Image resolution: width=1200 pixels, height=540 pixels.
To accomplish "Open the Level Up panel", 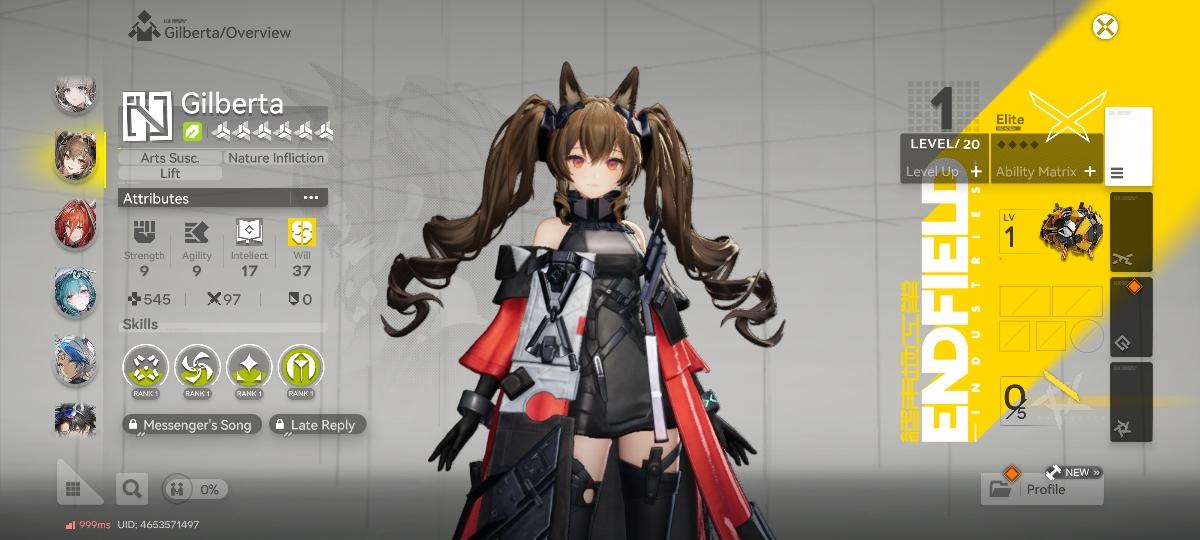I will (944, 171).
